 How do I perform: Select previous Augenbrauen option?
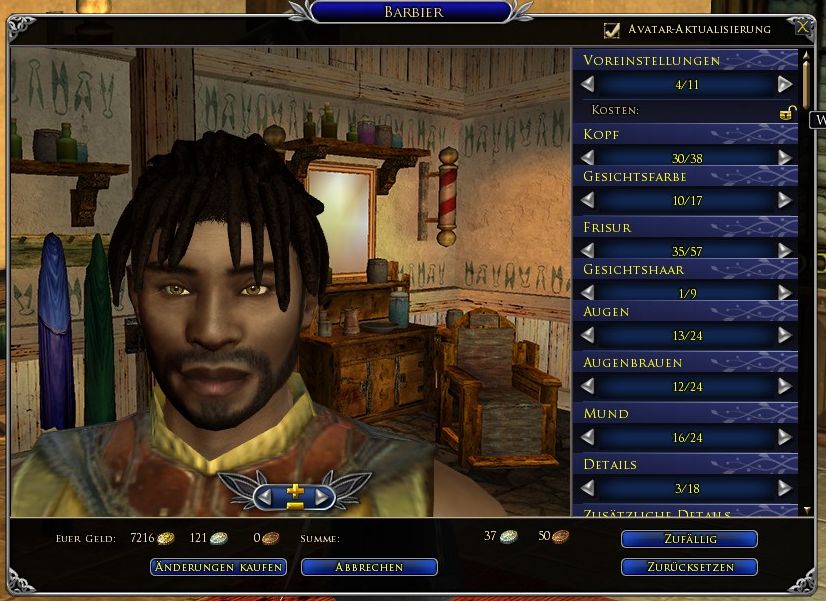pyautogui.click(x=588, y=386)
